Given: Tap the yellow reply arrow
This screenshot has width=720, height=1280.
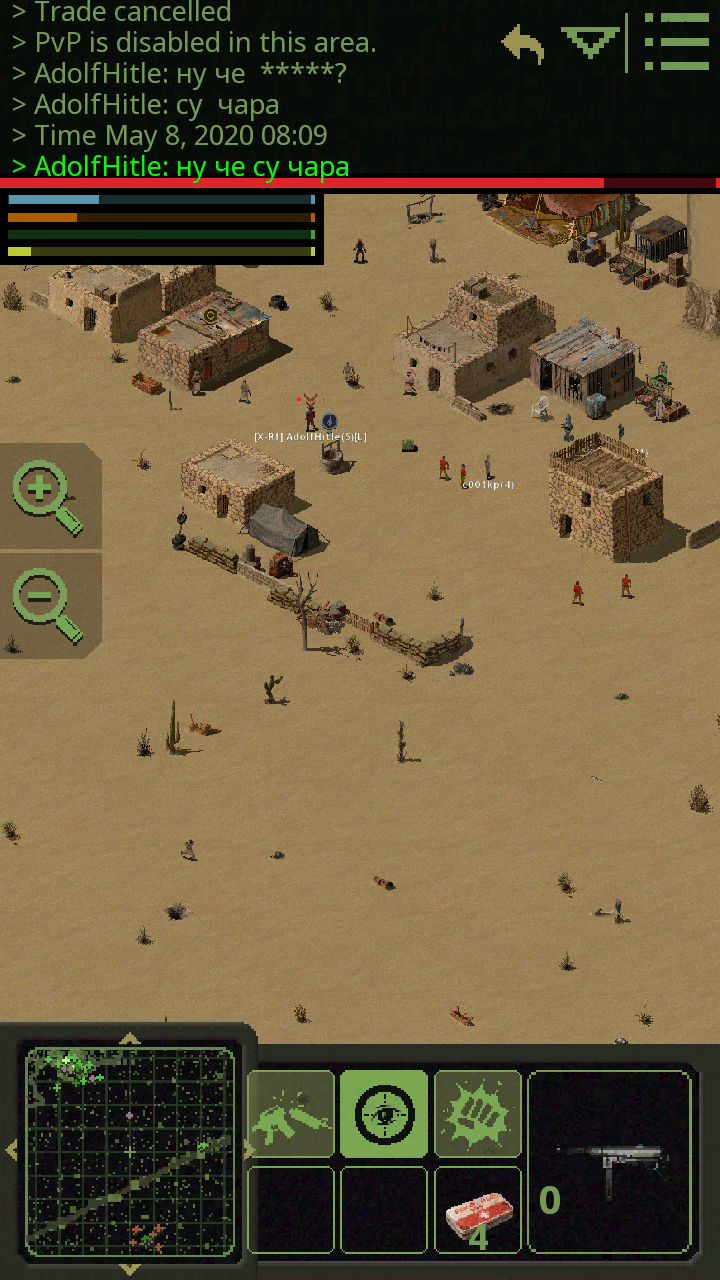Looking at the screenshot, I should (523, 45).
